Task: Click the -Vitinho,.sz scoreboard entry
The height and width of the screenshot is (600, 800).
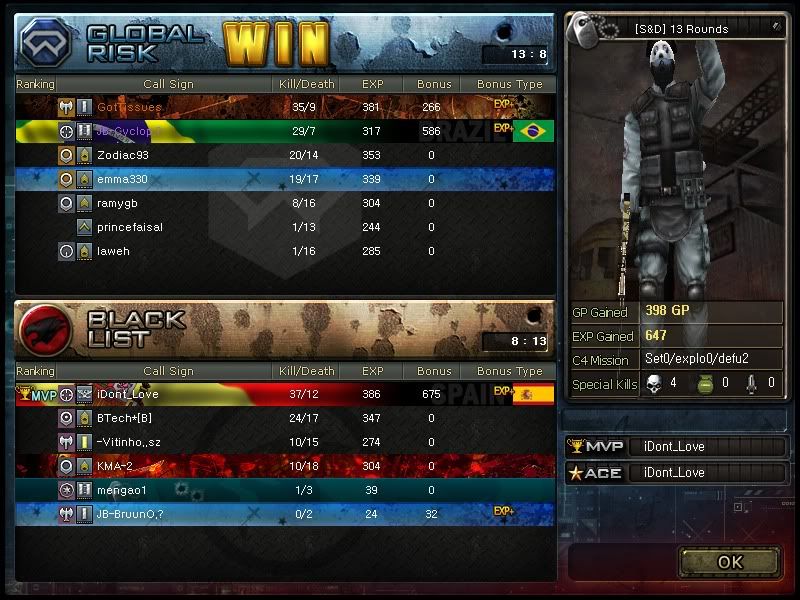Action: tap(285, 442)
